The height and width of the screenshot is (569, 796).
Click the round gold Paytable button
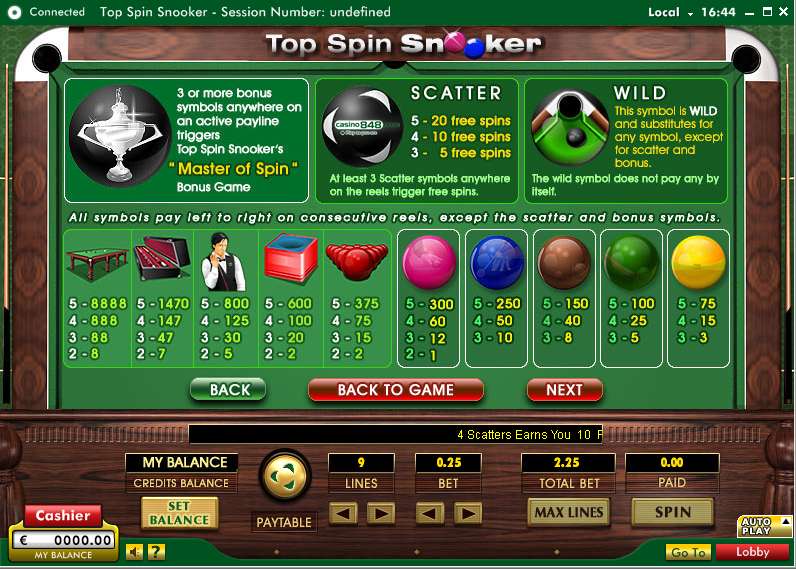pyautogui.click(x=285, y=476)
